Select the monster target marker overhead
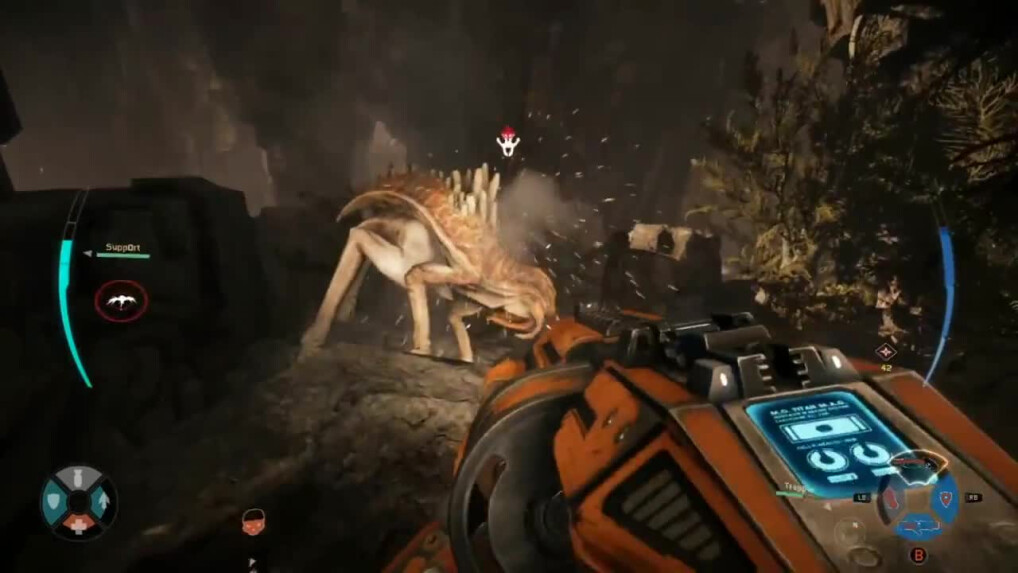1018x573 pixels. 509,142
